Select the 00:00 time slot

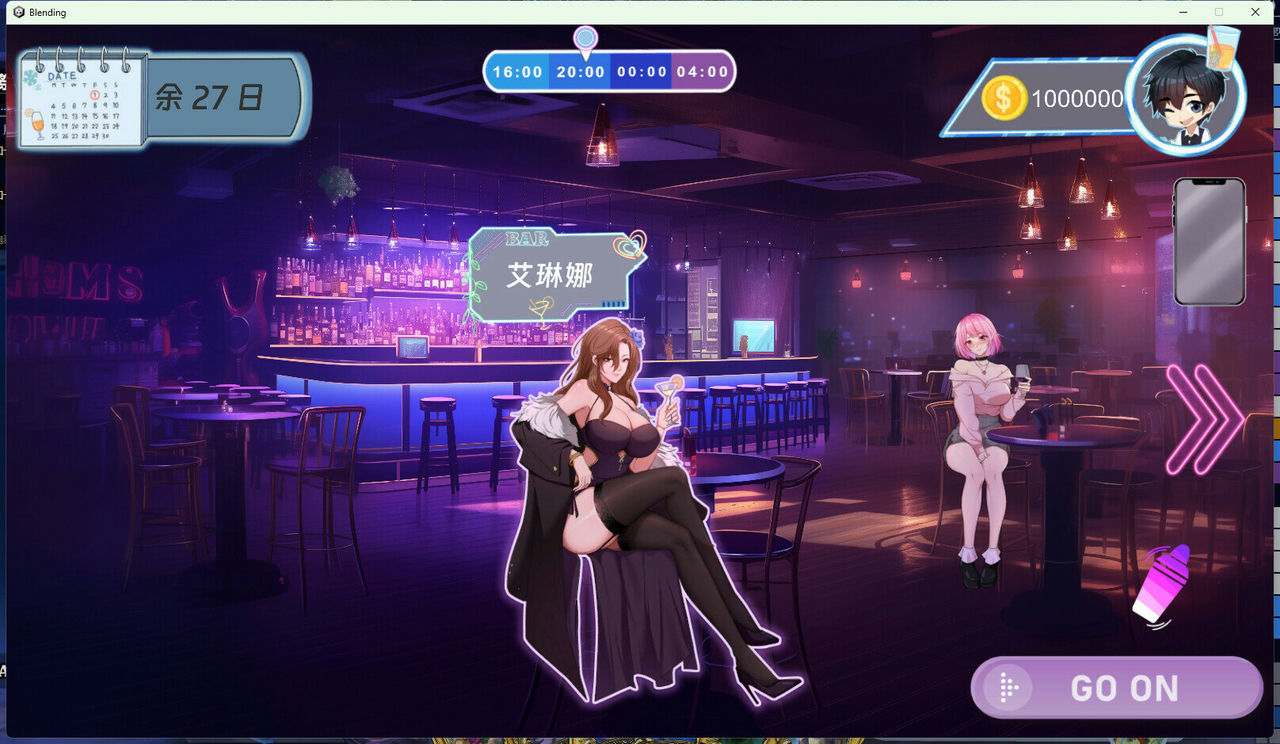pos(640,72)
